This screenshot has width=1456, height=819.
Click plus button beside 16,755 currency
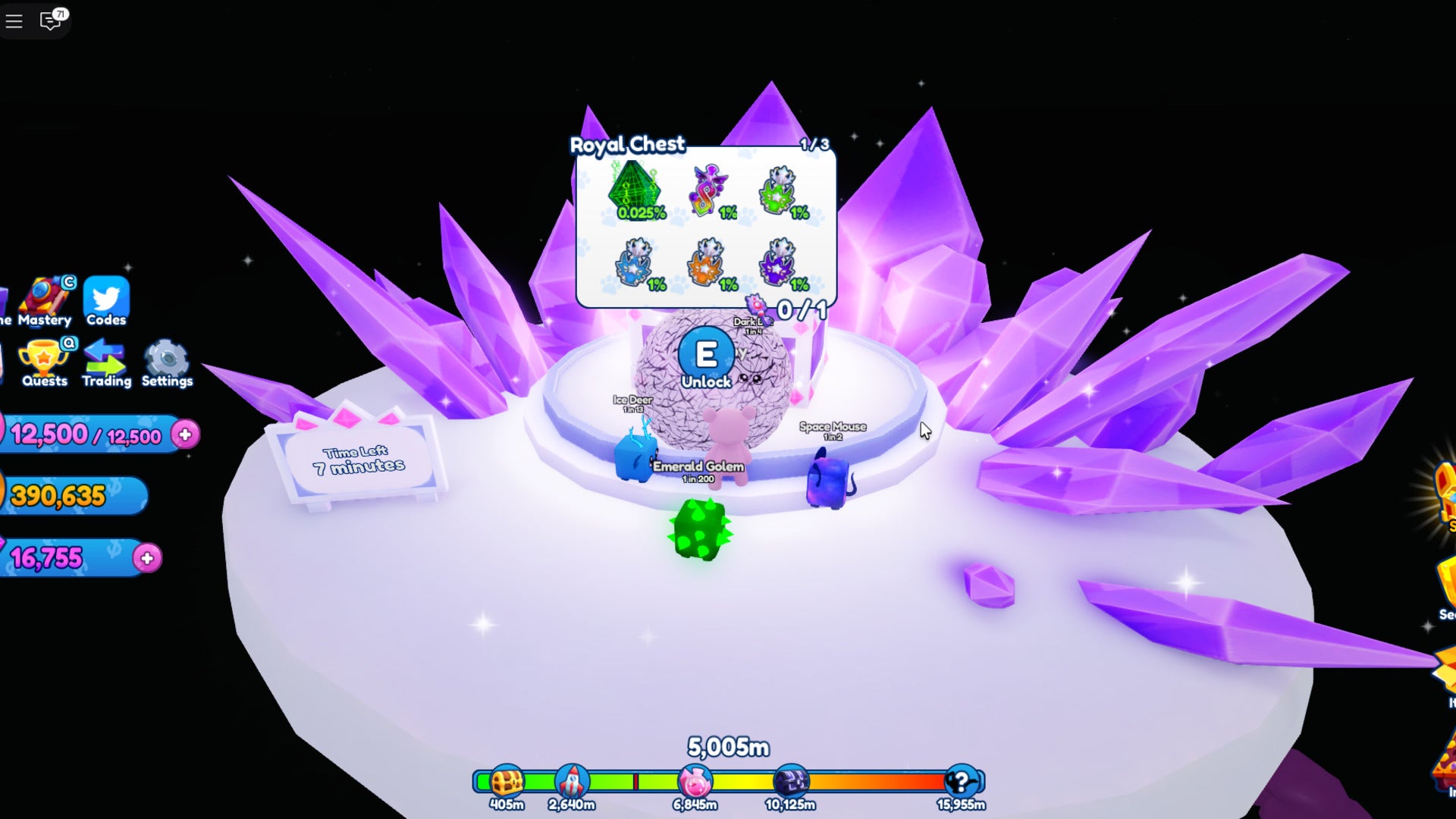tap(147, 559)
